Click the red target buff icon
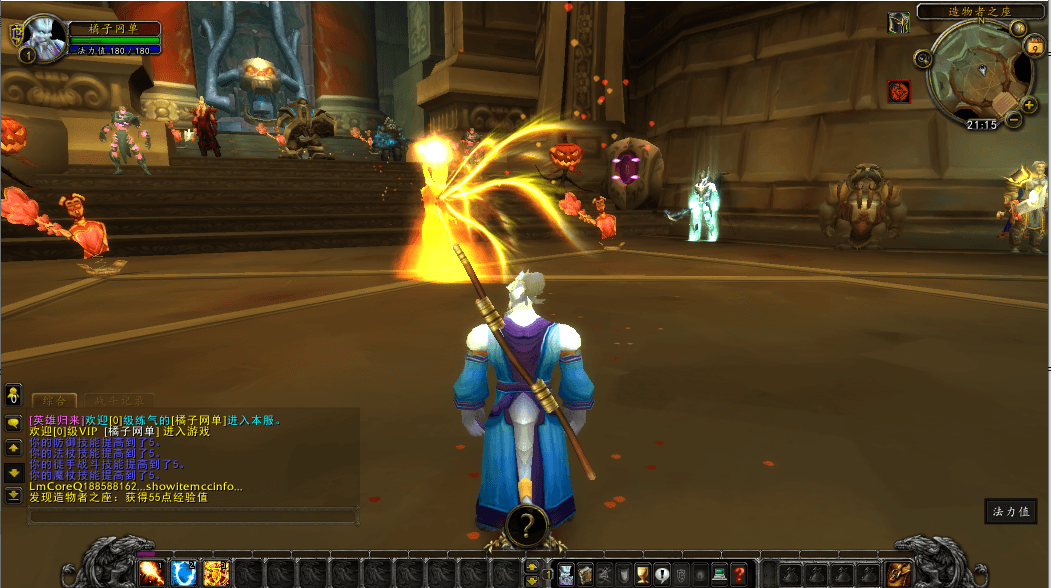This screenshot has width=1051, height=588. pyautogui.click(x=898, y=92)
